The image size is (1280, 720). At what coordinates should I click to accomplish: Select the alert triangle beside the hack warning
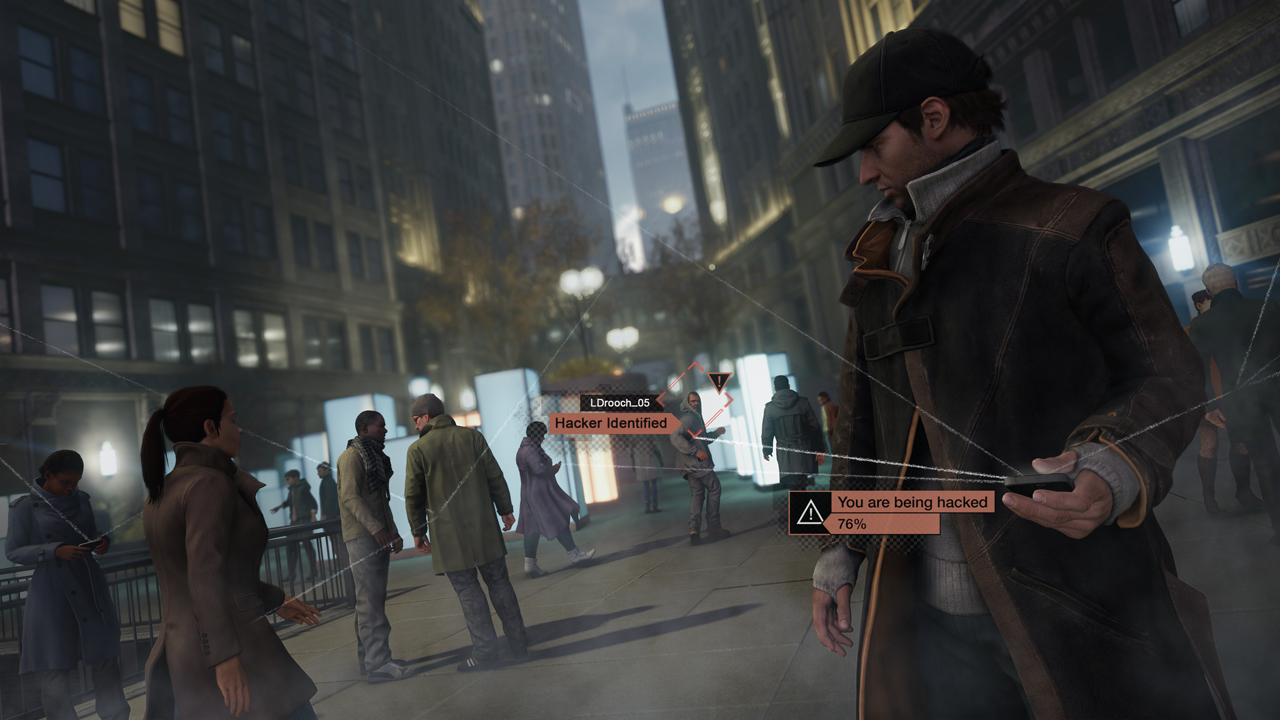(810, 512)
